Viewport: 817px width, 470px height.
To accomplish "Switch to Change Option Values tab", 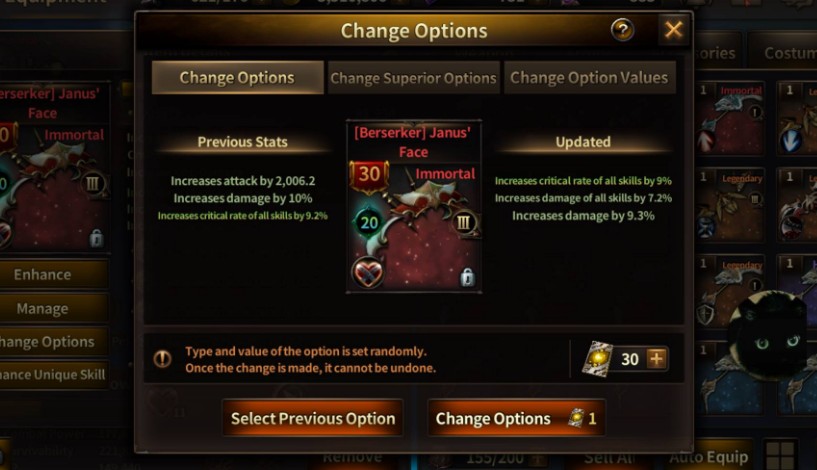I will pos(587,78).
